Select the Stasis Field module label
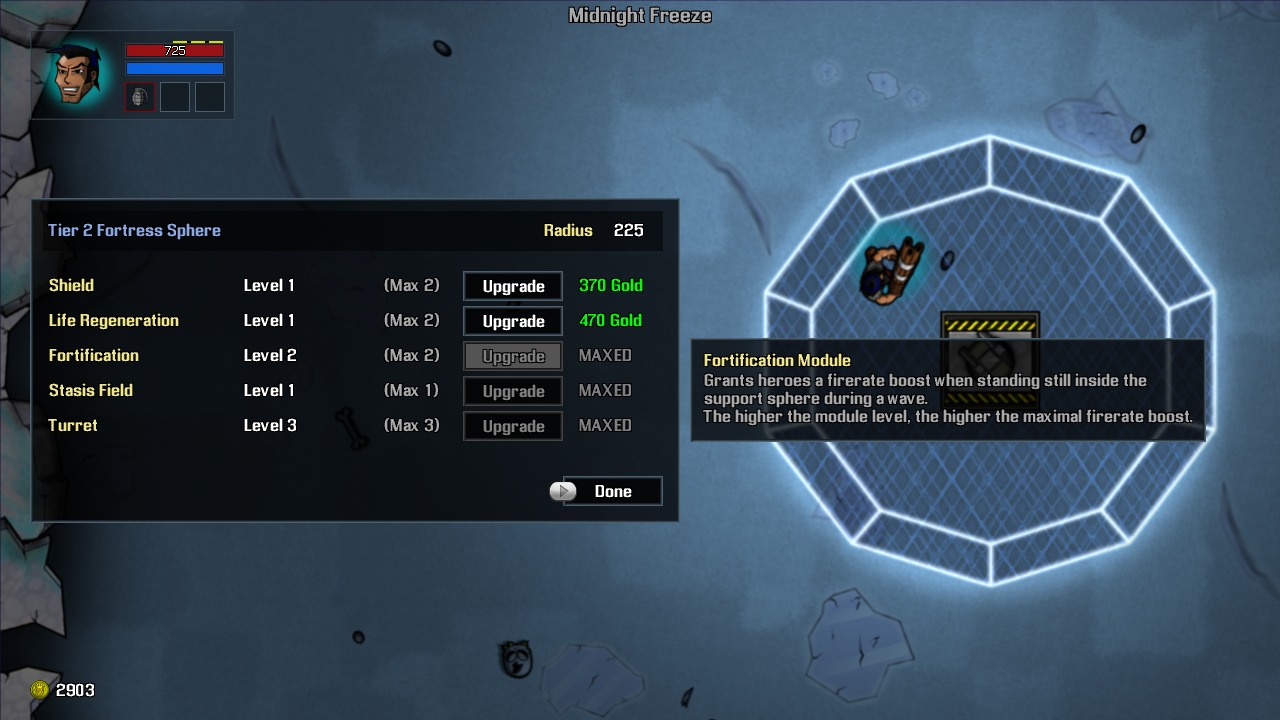The height and width of the screenshot is (720, 1280). point(91,390)
